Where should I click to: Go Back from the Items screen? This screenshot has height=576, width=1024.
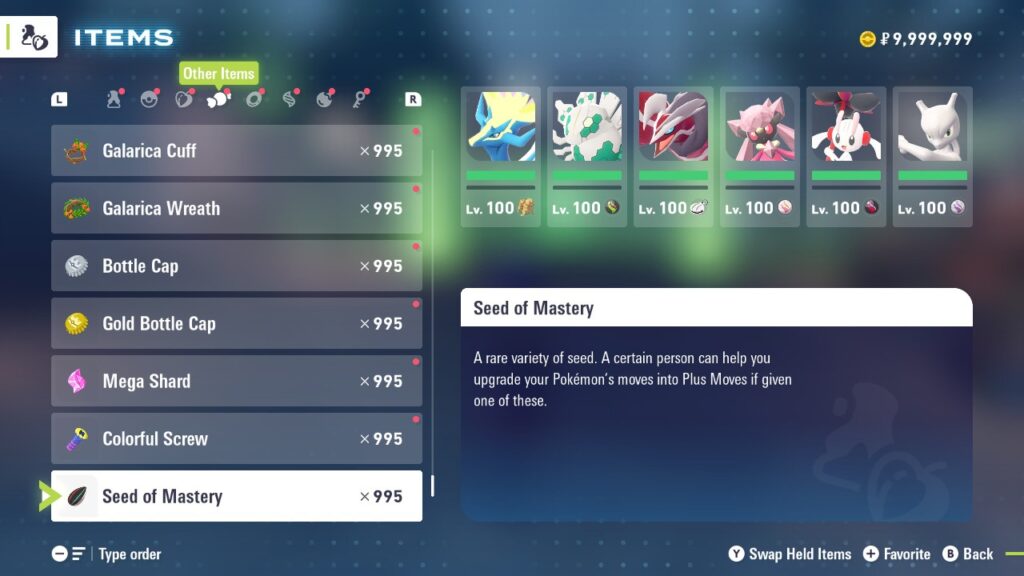pos(968,554)
